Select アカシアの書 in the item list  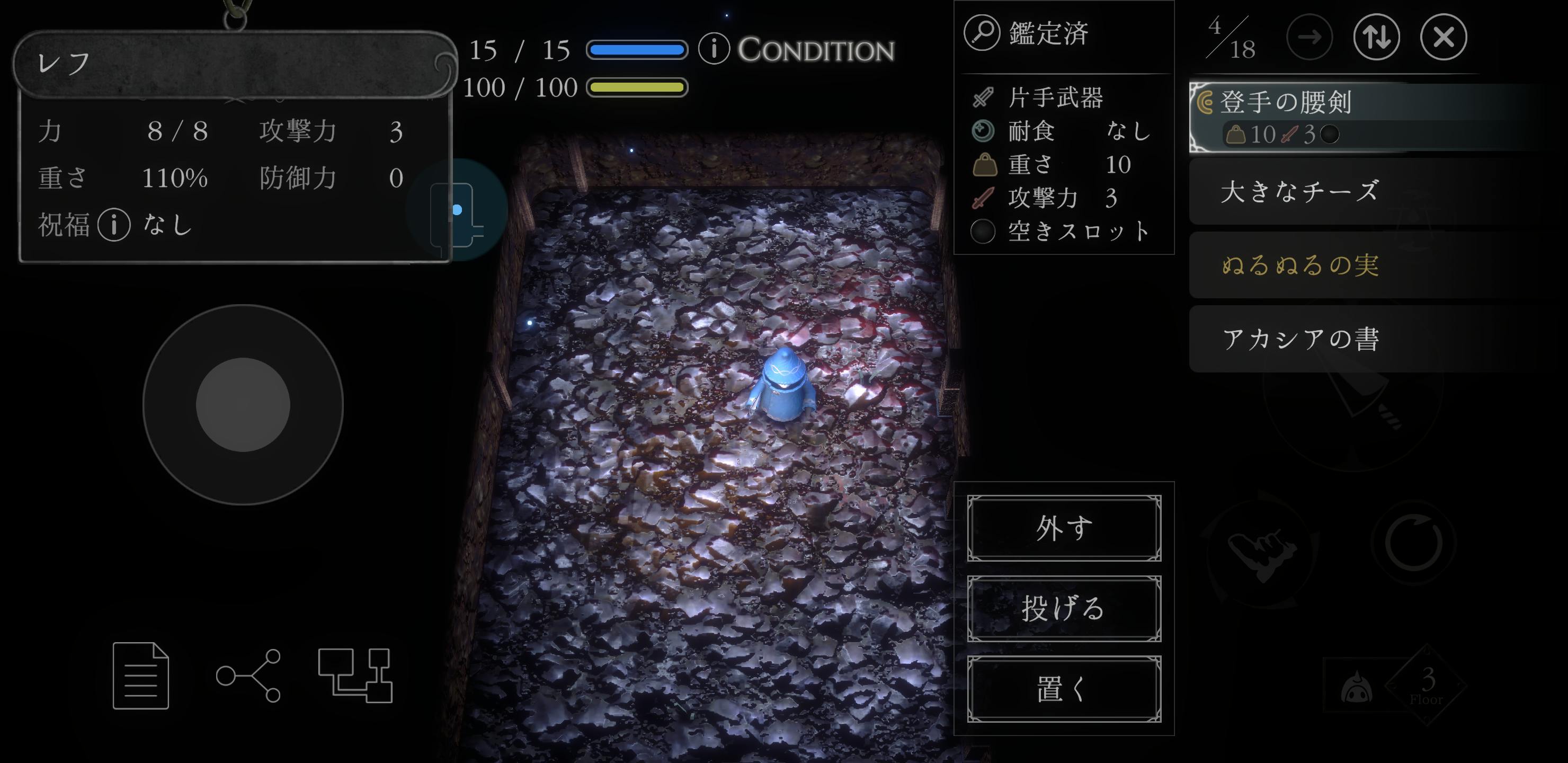pos(1339,339)
